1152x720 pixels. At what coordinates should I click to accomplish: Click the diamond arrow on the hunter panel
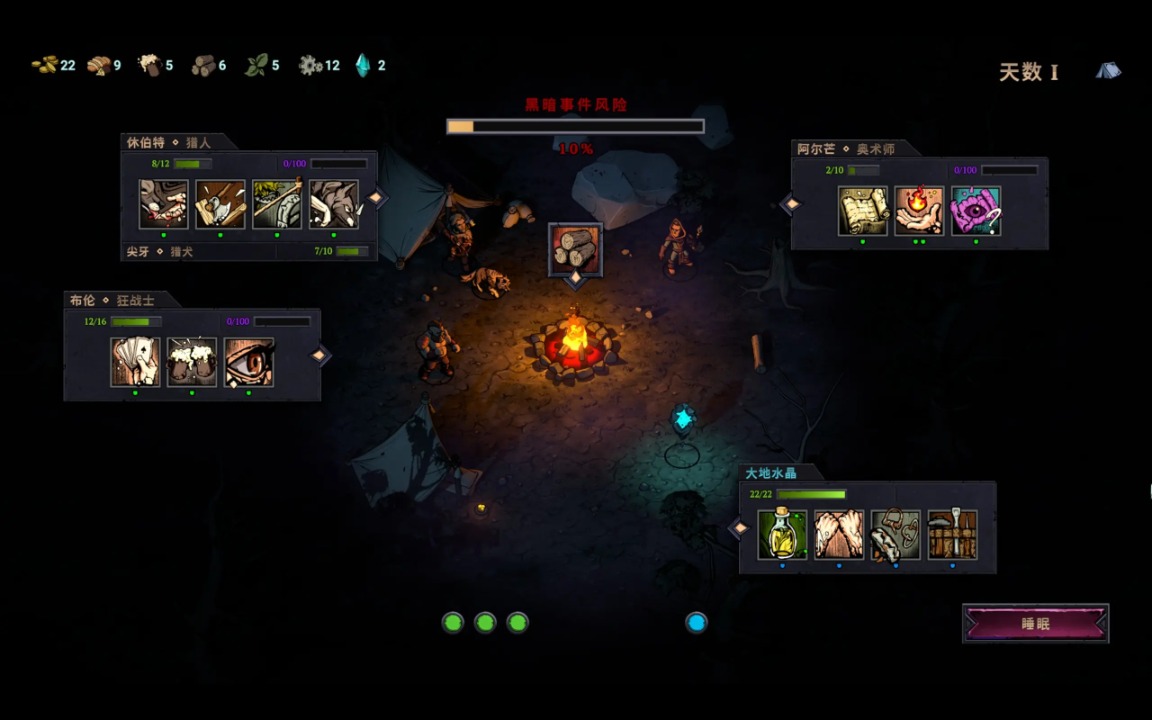[376, 198]
